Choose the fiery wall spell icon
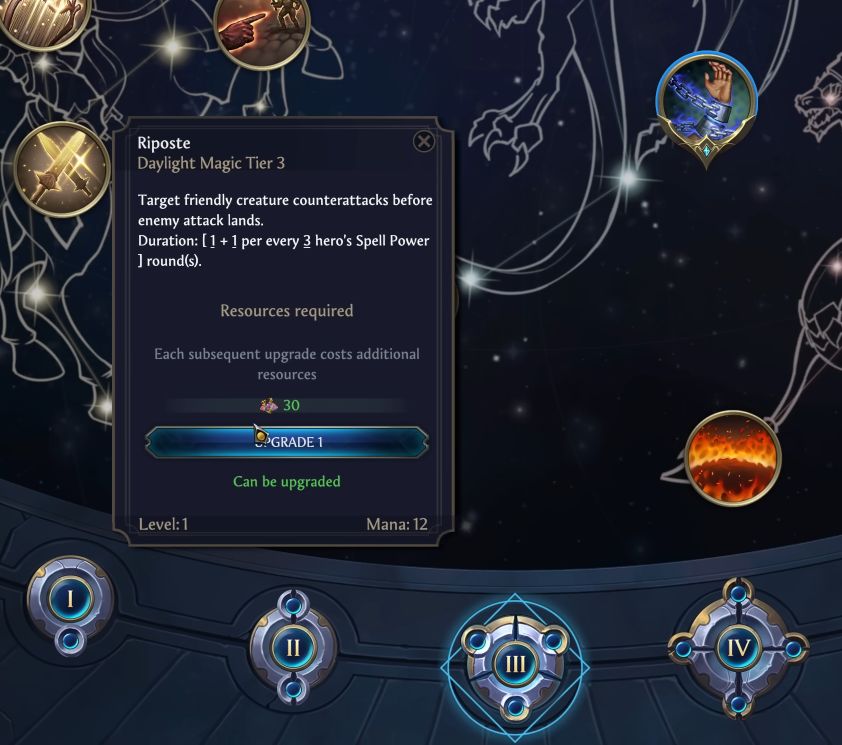This screenshot has width=842, height=745. [734, 456]
